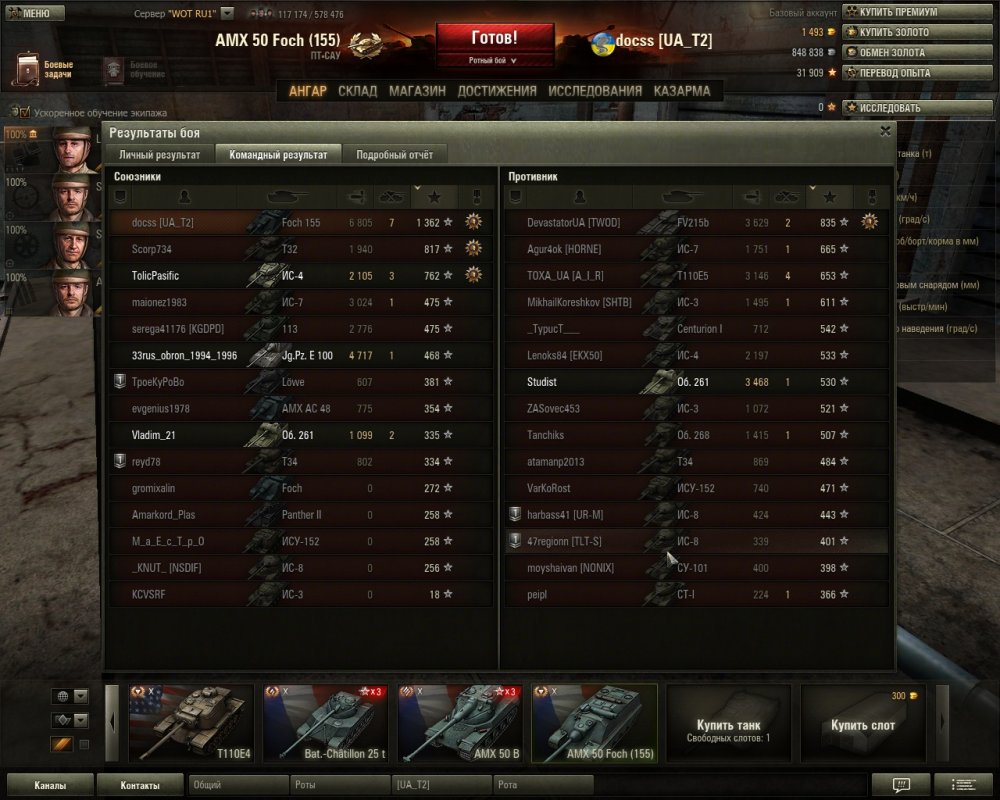
Task: Close the battle results window
Action: (x=885, y=131)
